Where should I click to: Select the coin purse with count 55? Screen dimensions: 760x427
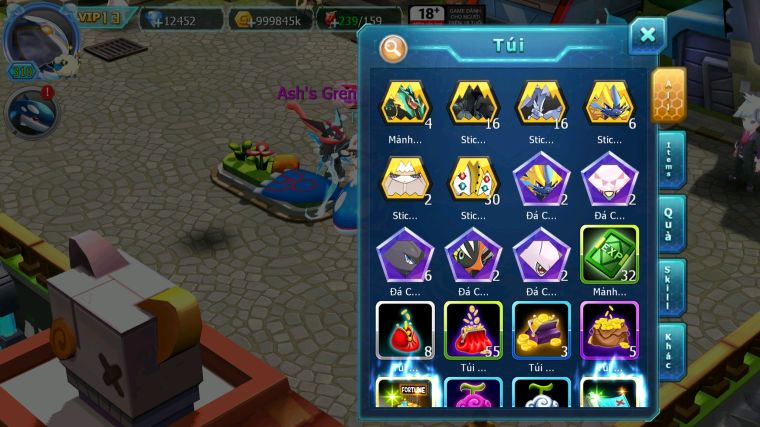click(x=473, y=329)
